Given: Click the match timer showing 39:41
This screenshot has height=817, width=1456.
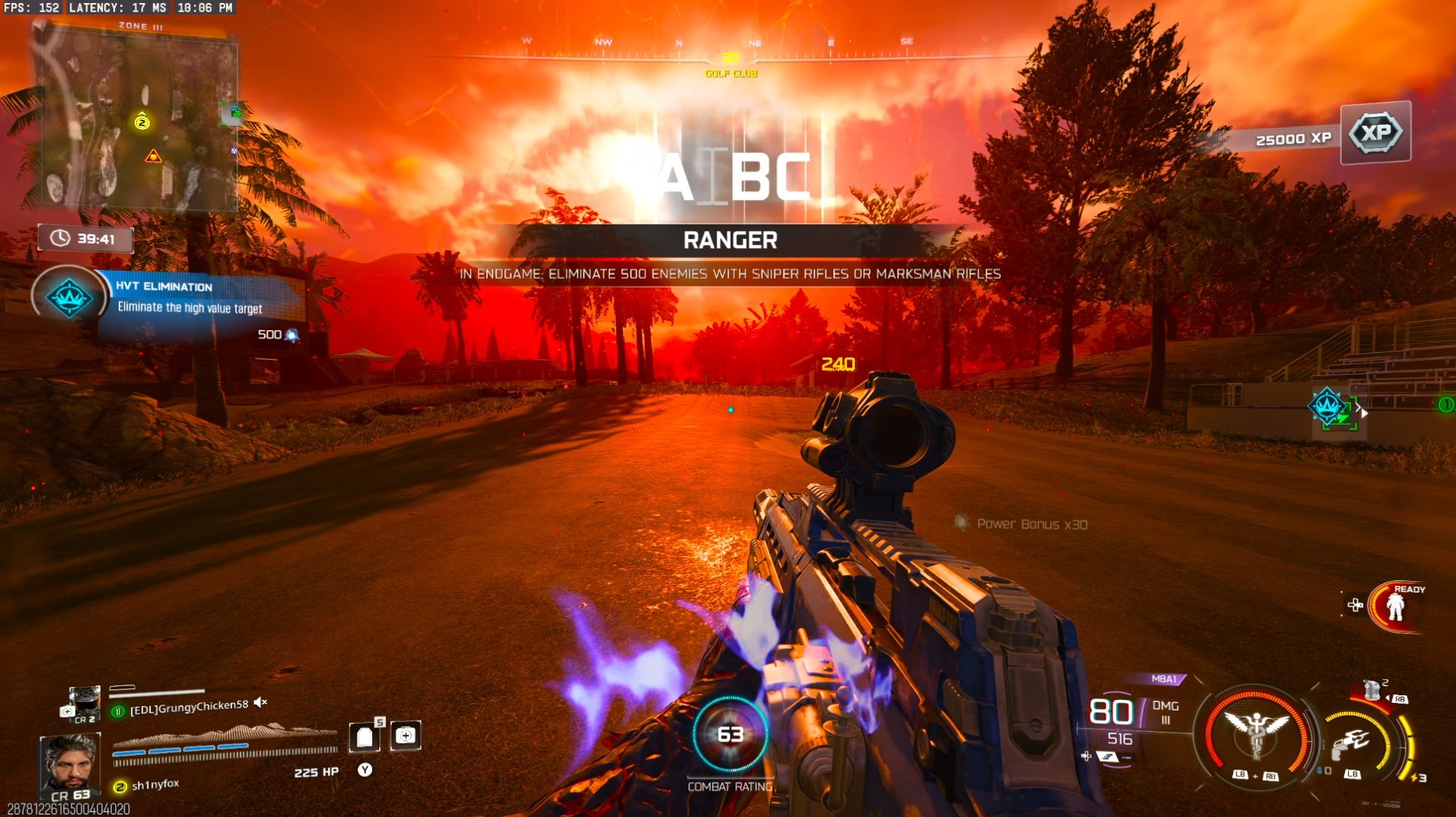Looking at the screenshot, I should point(84,238).
